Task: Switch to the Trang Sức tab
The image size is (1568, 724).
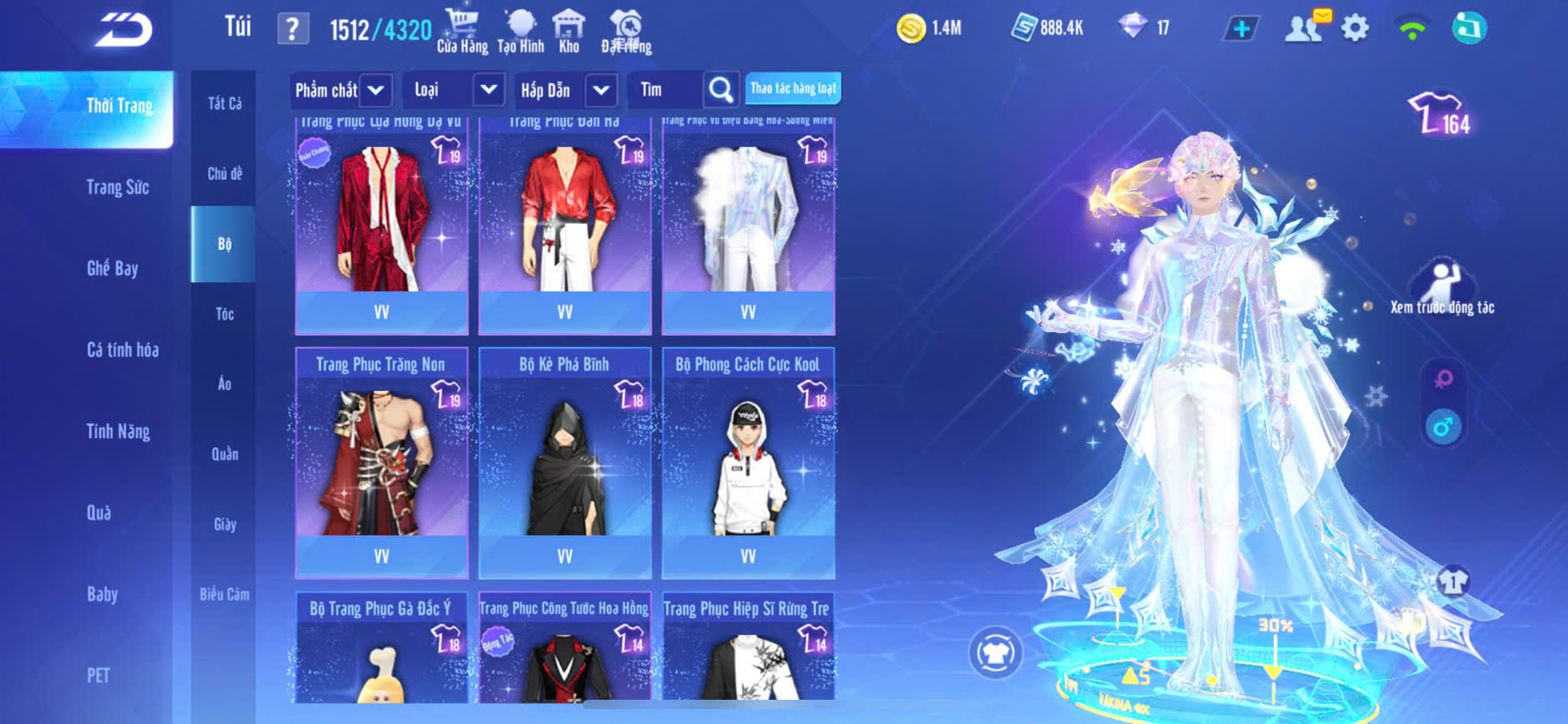Action: (117, 187)
